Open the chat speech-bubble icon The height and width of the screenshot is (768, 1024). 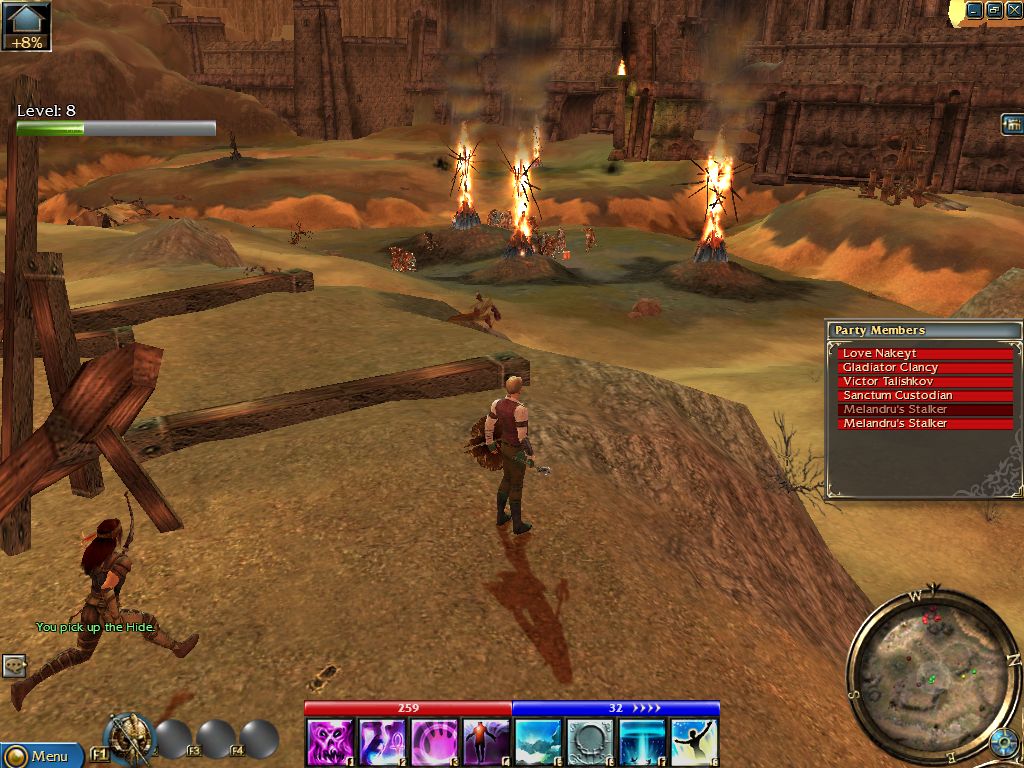click(x=14, y=665)
